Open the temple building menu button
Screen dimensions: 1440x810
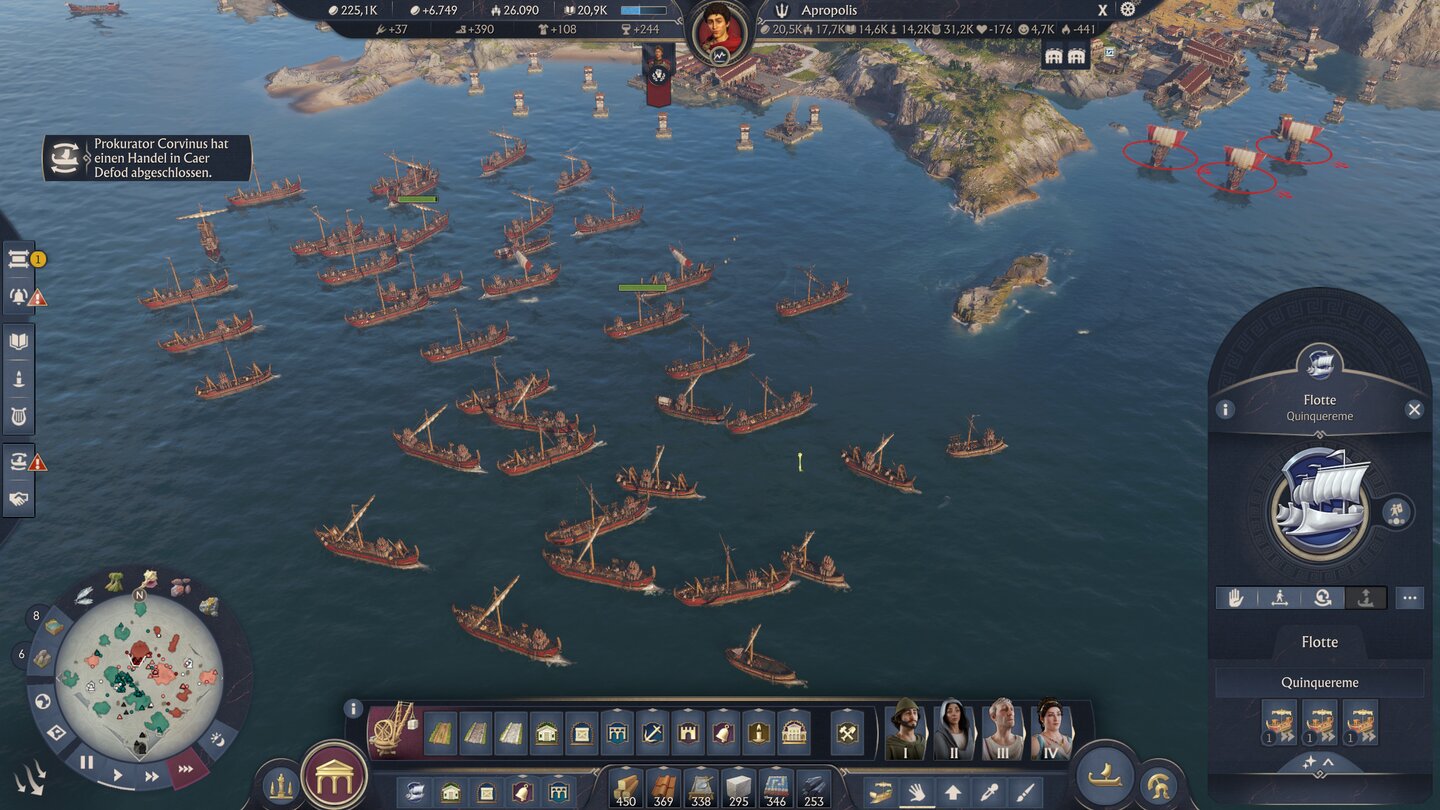(x=334, y=775)
